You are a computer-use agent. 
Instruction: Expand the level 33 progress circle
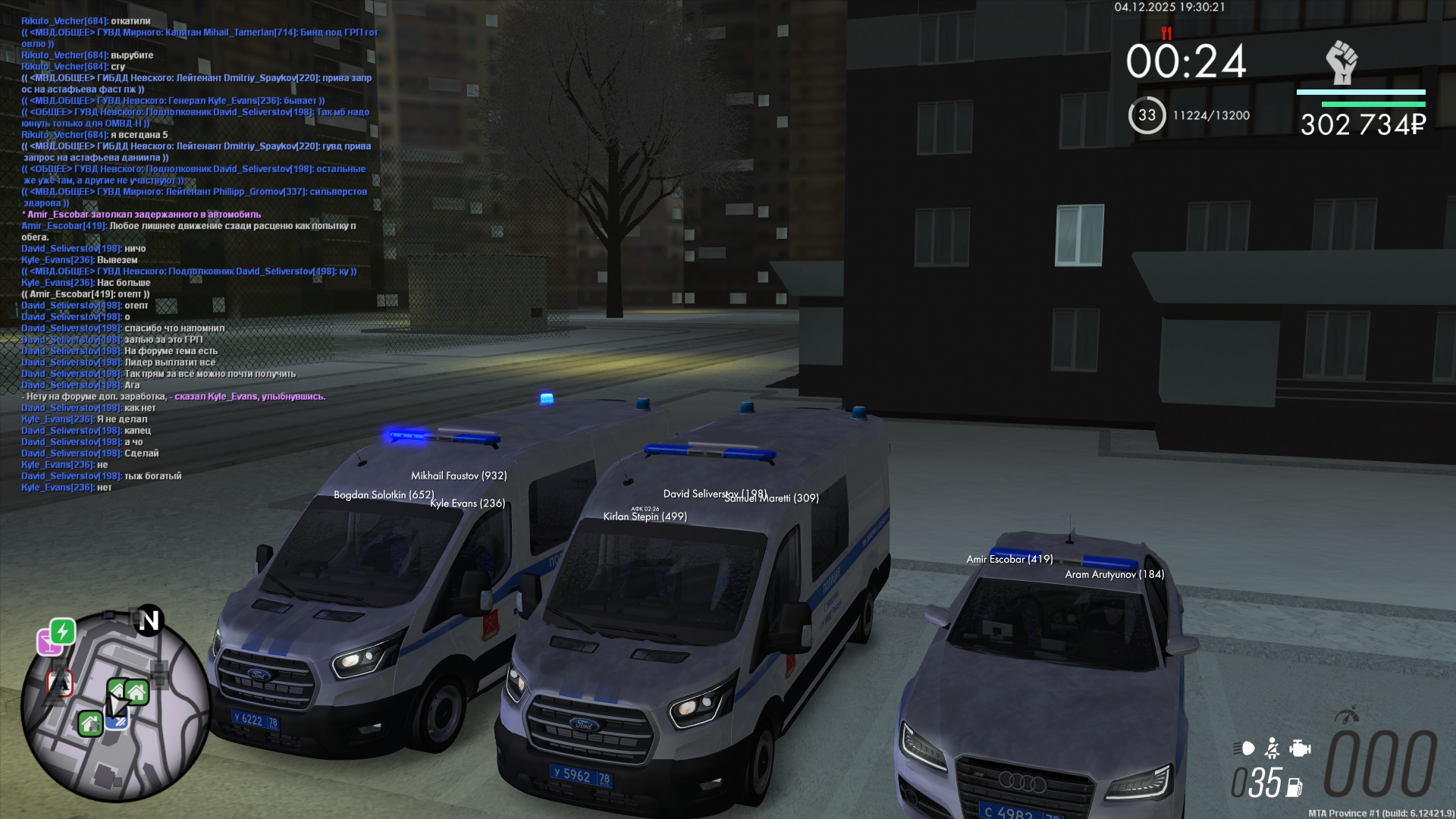tap(1145, 114)
